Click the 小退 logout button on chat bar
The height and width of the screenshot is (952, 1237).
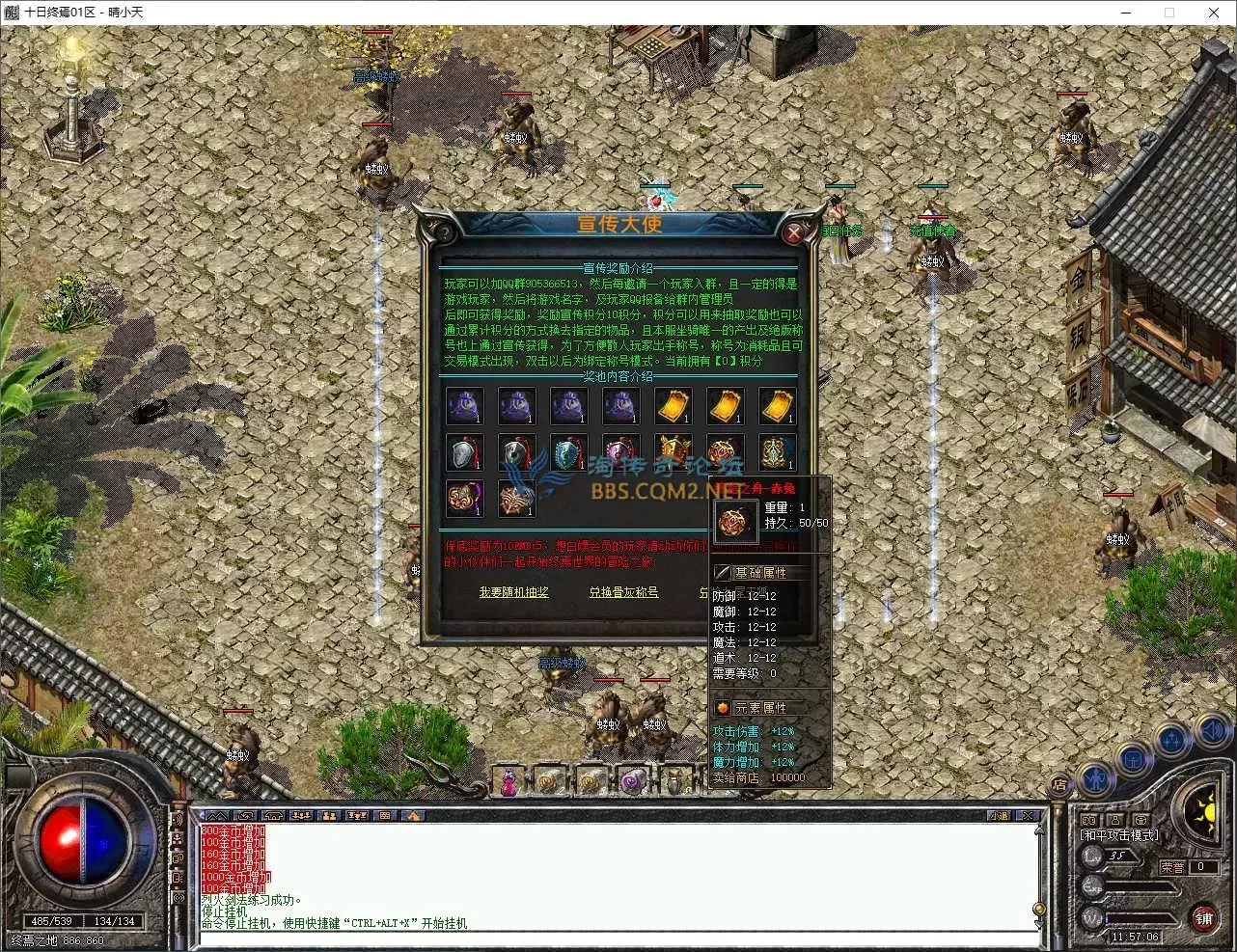tap(999, 816)
